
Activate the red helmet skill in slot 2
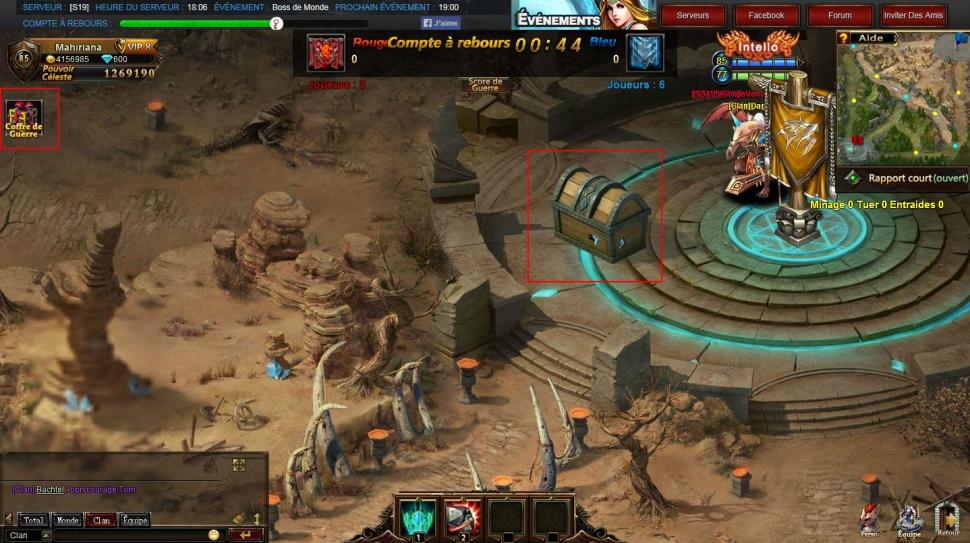coord(462,518)
